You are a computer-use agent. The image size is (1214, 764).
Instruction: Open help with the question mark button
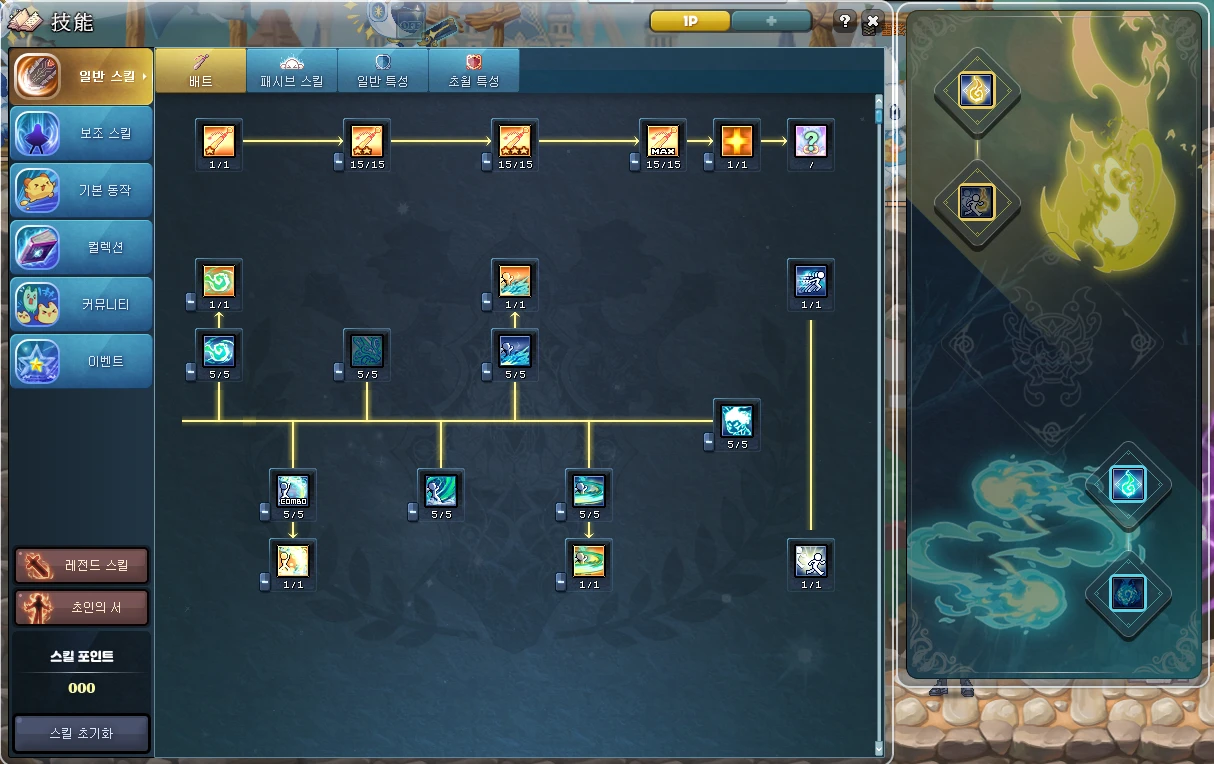click(x=845, y=21)
